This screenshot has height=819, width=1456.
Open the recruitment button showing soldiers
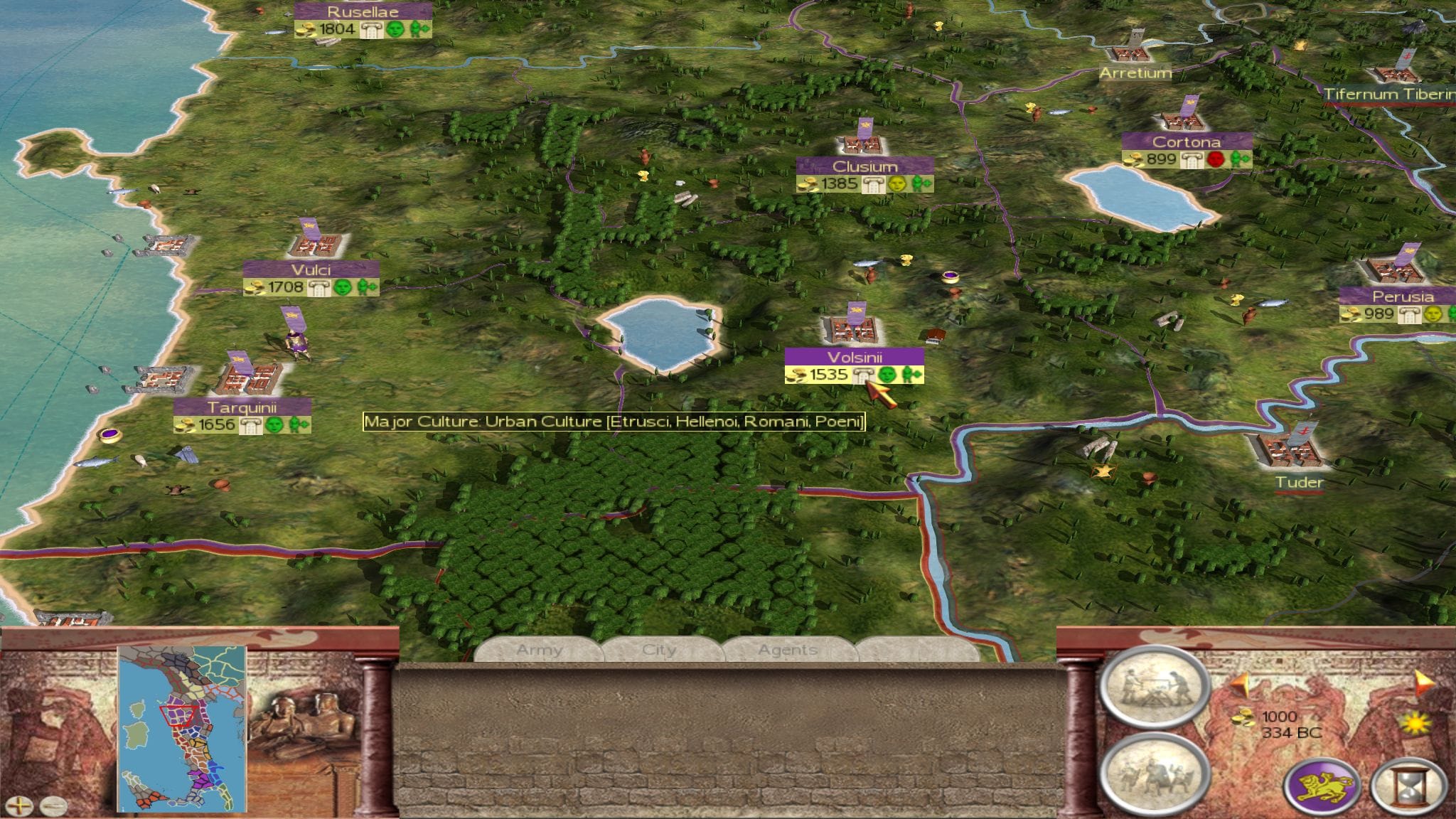(1154, 772)
